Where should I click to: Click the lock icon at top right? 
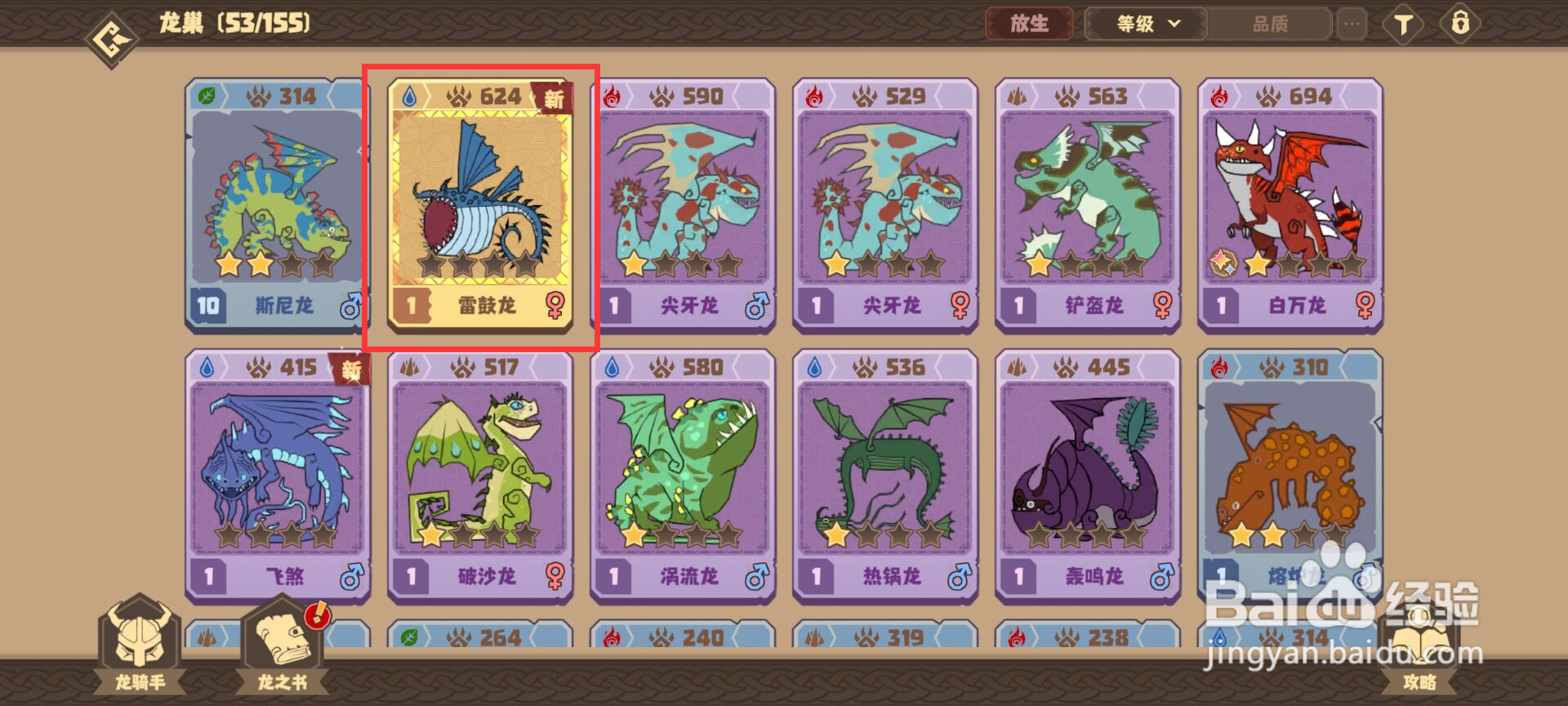[1462, 24]
